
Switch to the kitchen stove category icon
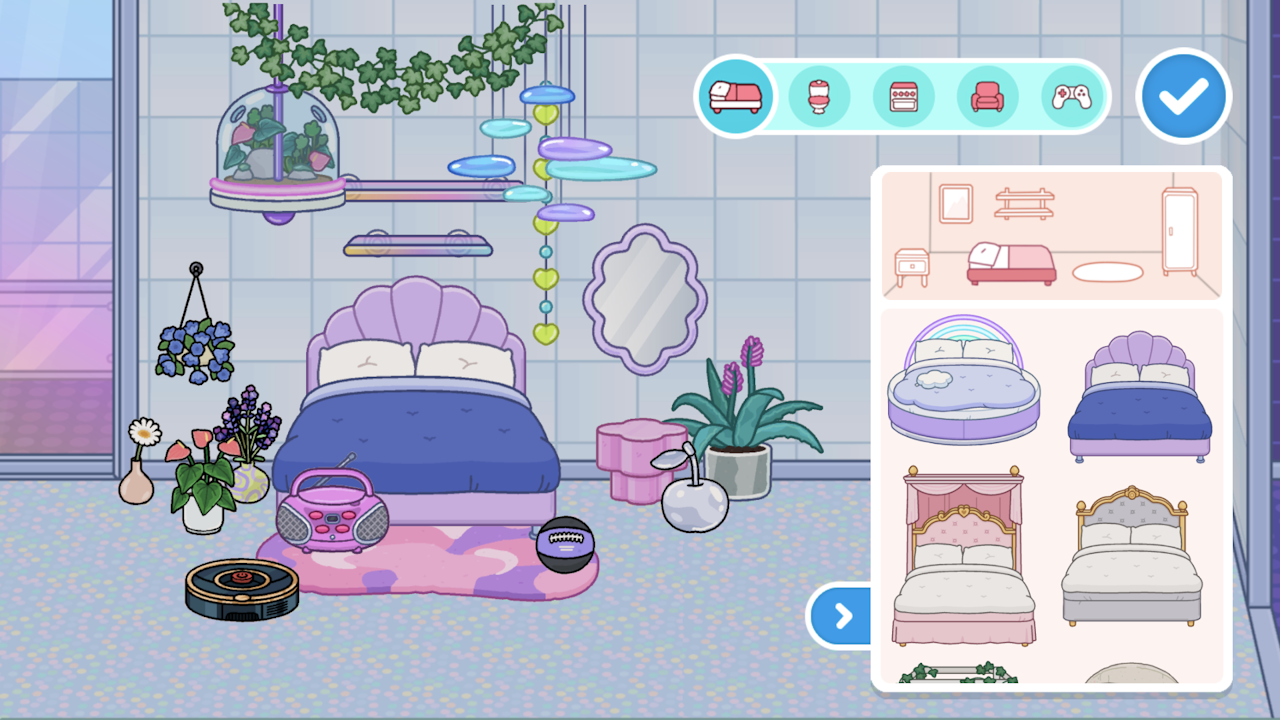click(904, 95)
